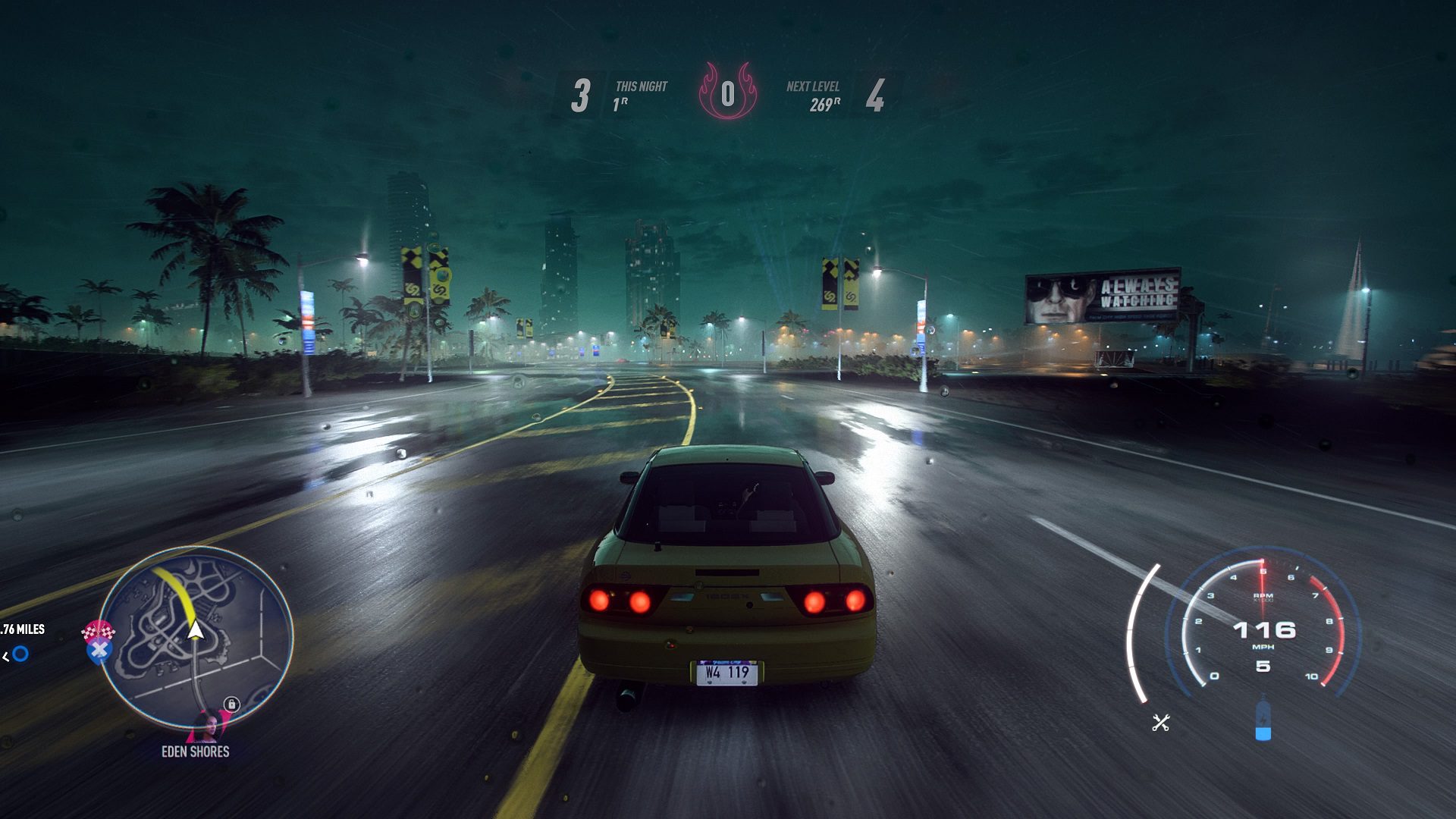Image resolution: width=1456 pixels, height=819 pixels.
Task: Click the crossed wrenches repair icon
Action: coord(1160,723)
